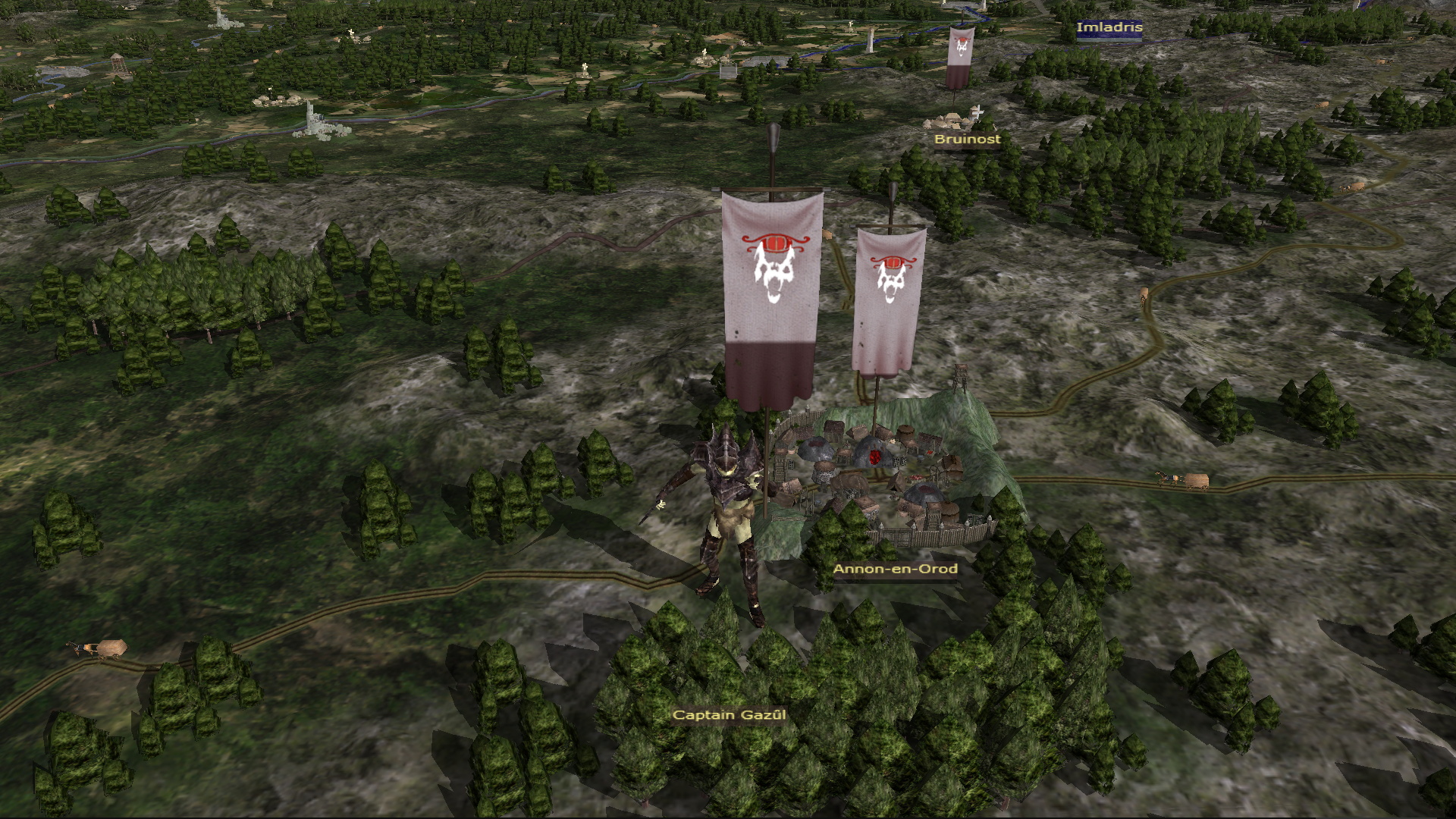This screenshot has height=819, width=1456.
Task: Select the distant army banner above Bruinost
Action: coord(960,56)
